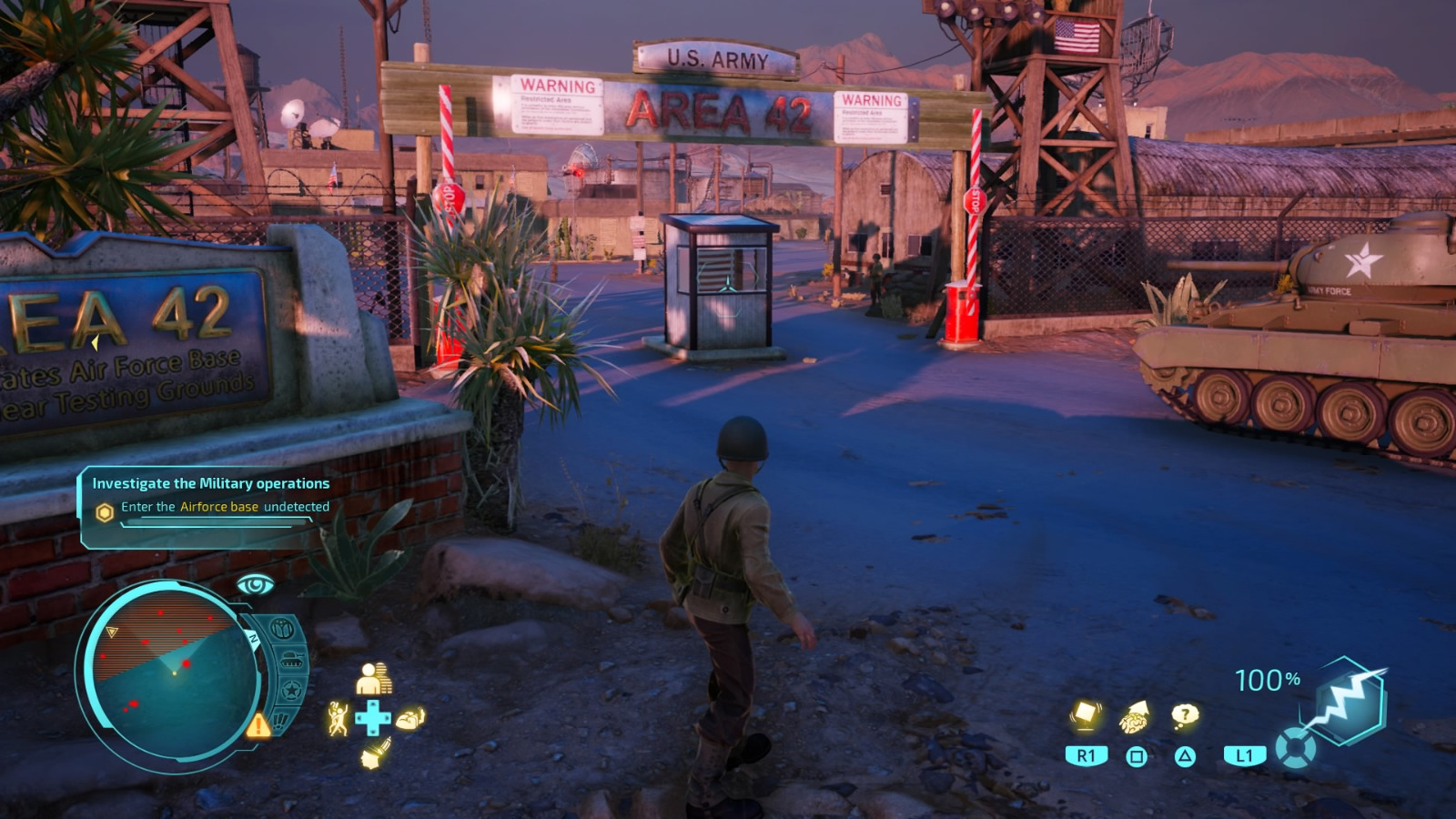Click the question-bubble mind-read icon above Triangle
The height and width of the screenshot is (819, 1456).
click(x=1185, y=715)
